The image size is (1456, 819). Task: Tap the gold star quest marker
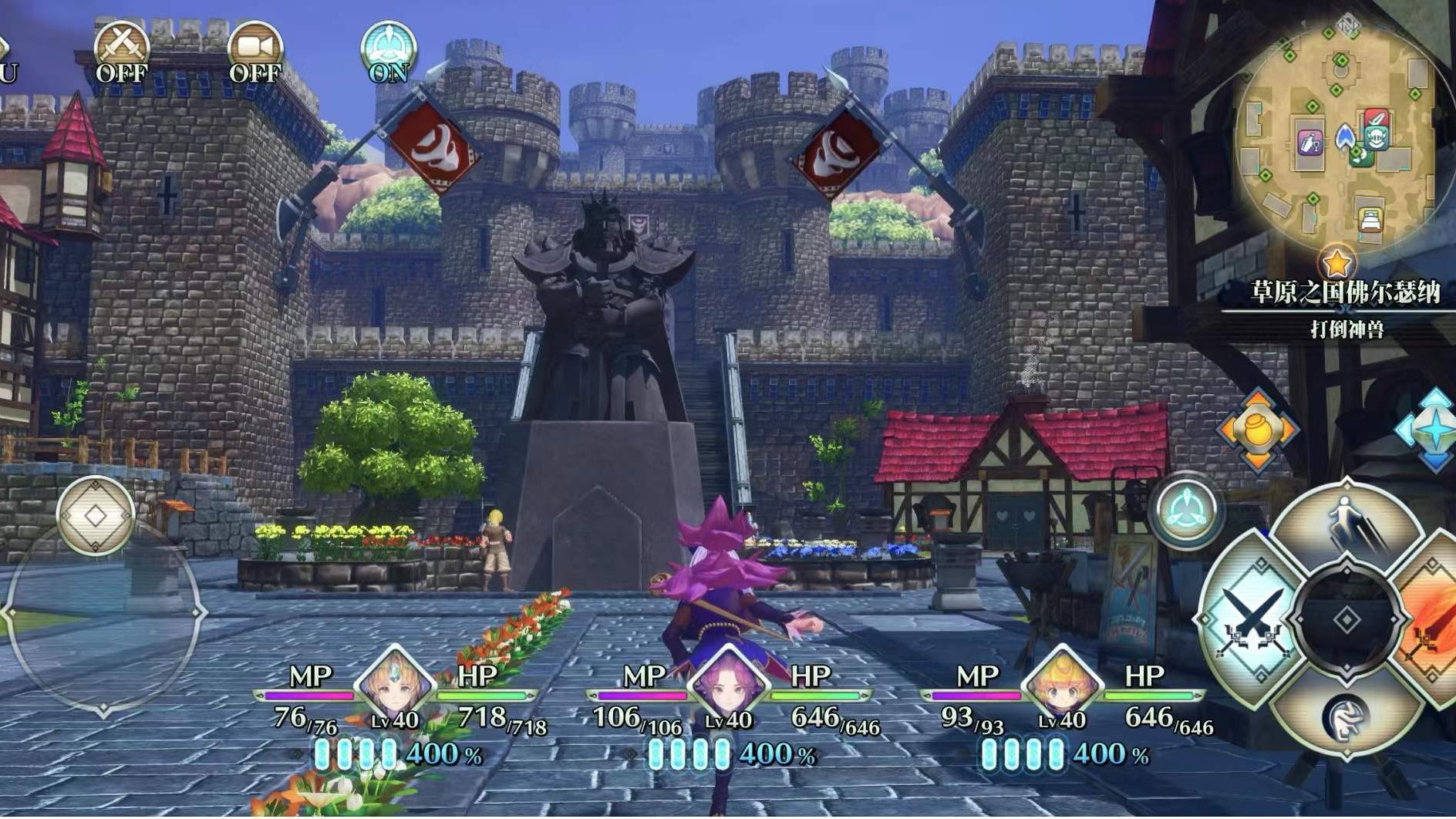[1336, 264]
